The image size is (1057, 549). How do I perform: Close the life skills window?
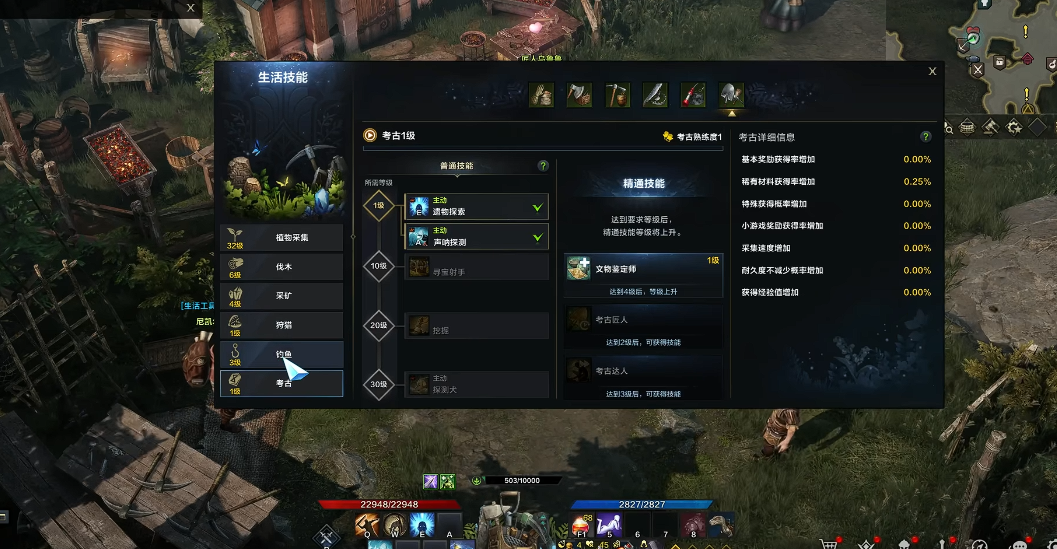pos(932,71)
